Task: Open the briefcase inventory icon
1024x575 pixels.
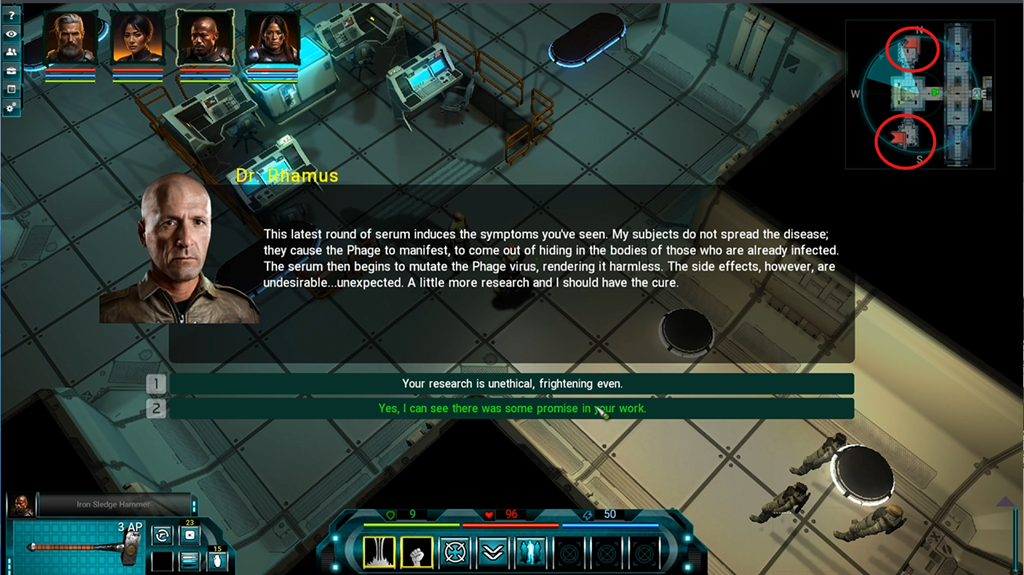Action: point(11,71)
